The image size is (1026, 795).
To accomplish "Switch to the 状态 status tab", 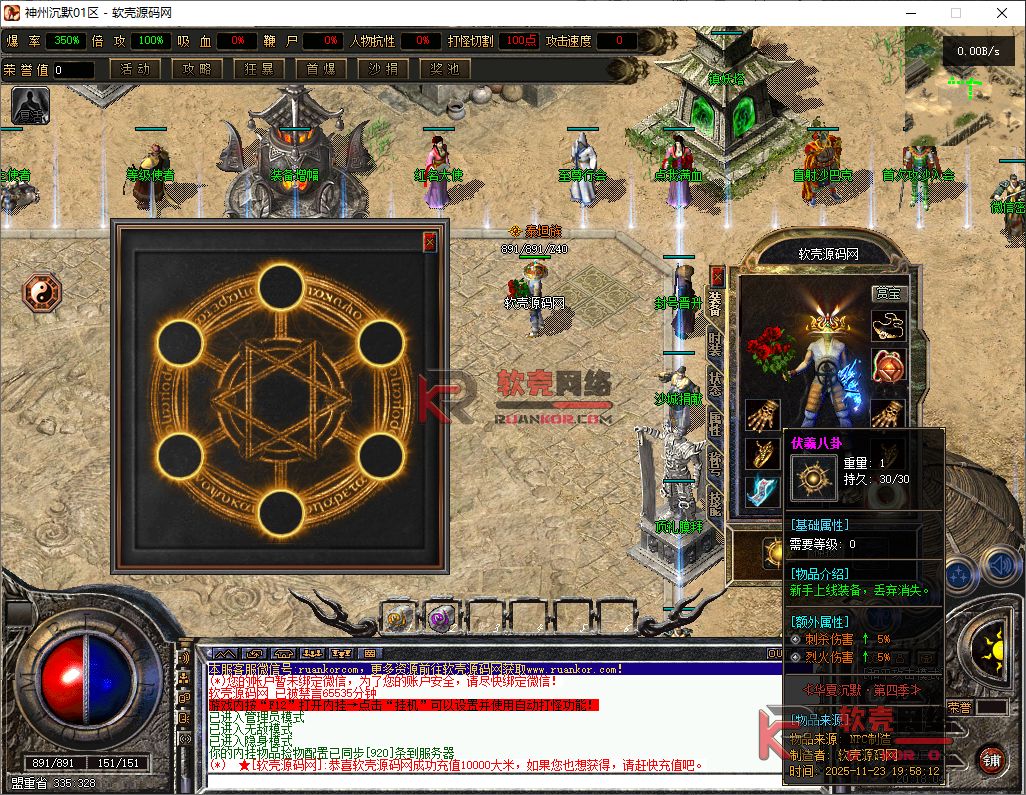I will click(x=715, y=383).
